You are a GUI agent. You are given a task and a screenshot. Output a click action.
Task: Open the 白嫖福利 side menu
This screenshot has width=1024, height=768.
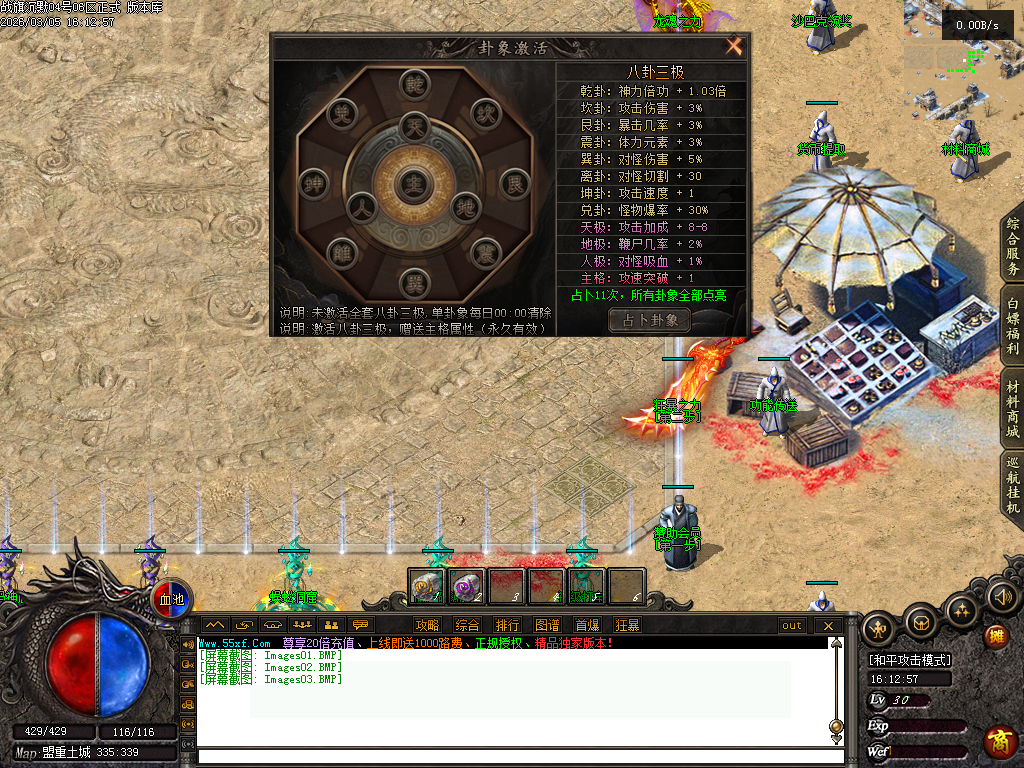1012,324
